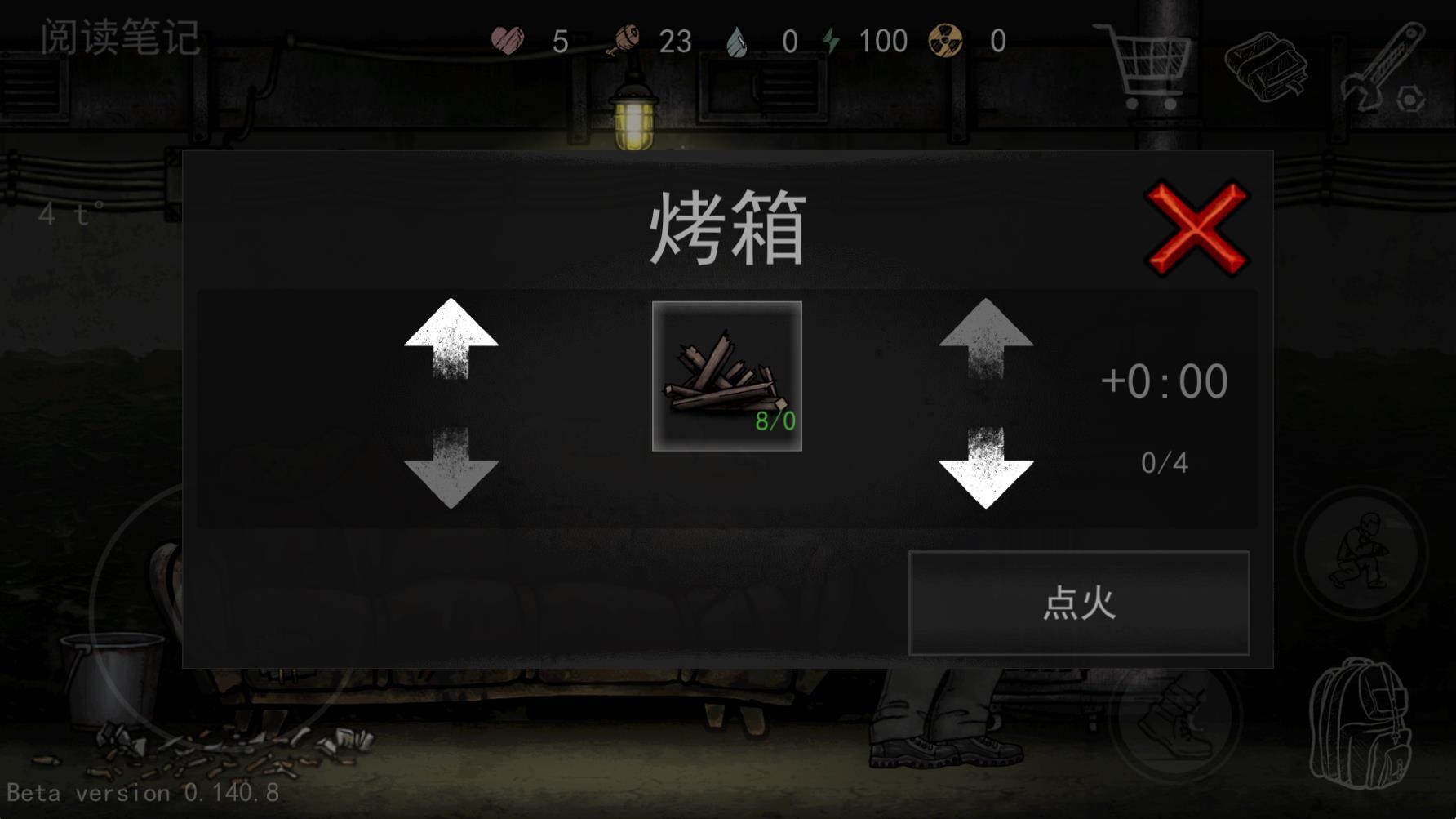Select the firewood fuel slot showing 8/0
The height and width of the screenshot is (819, 1456).
point(727,376)
